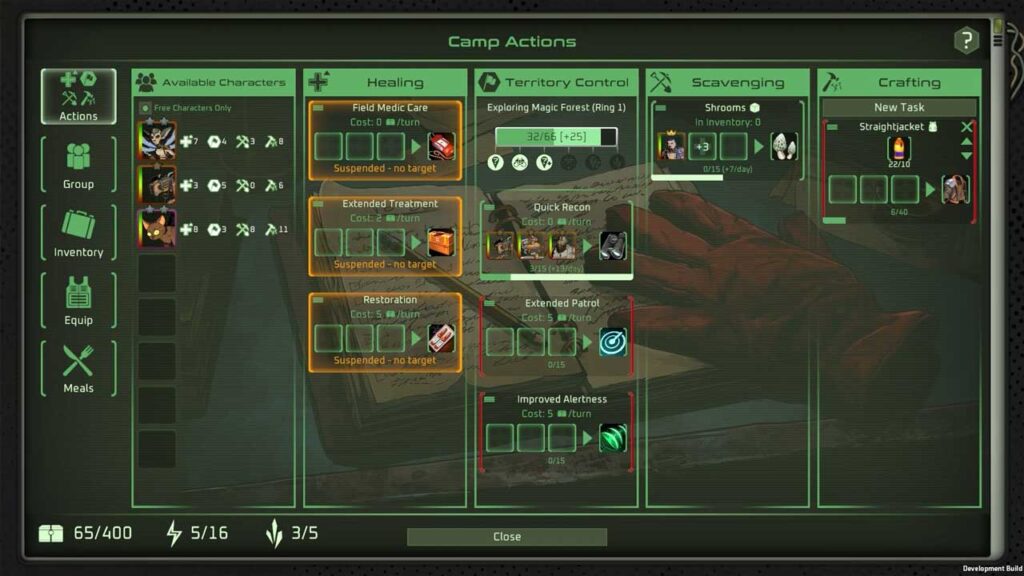Click the Shrooms mushroom output icon

(x=784, y=146)
